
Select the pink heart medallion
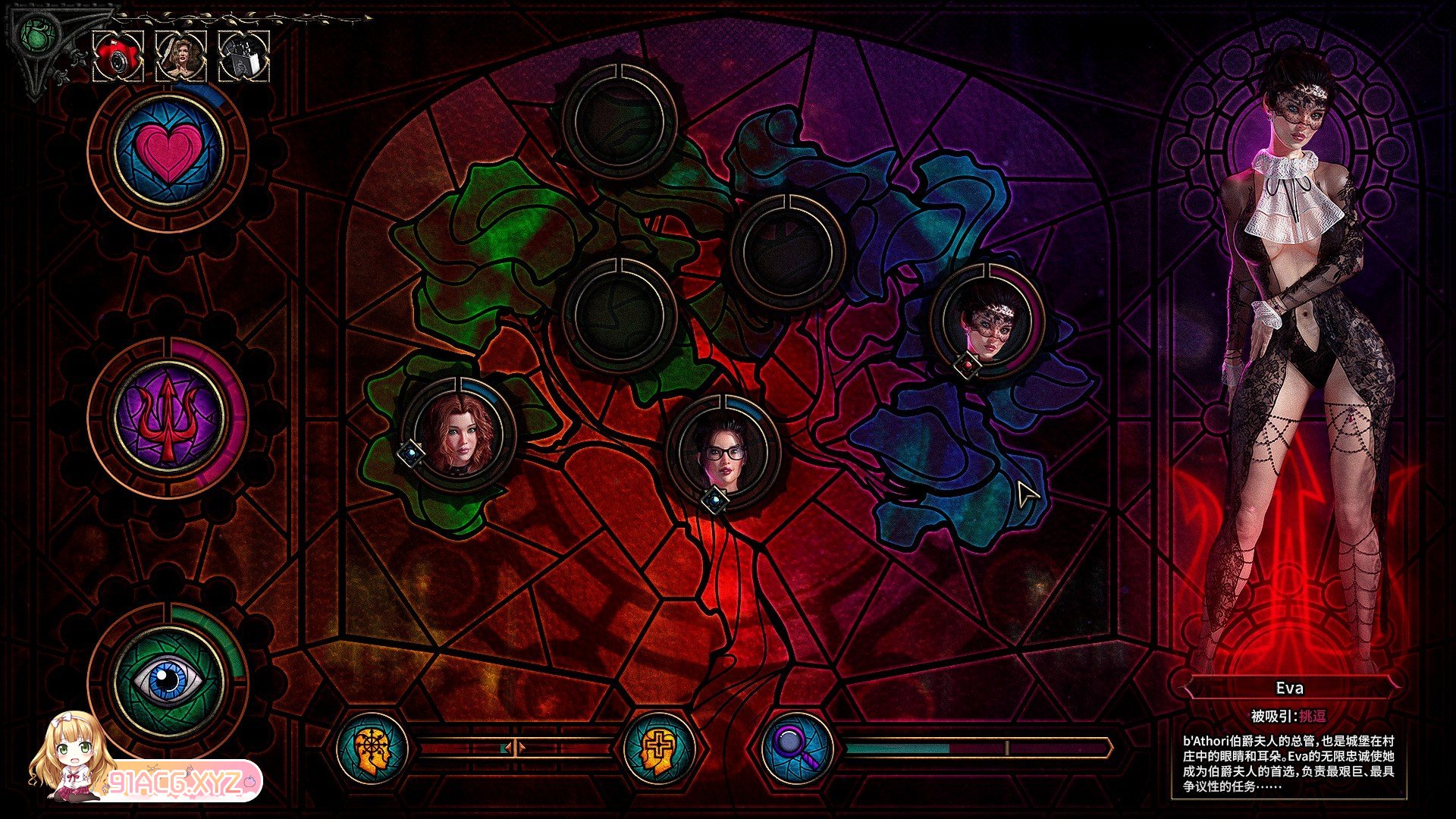coord(168,149)
